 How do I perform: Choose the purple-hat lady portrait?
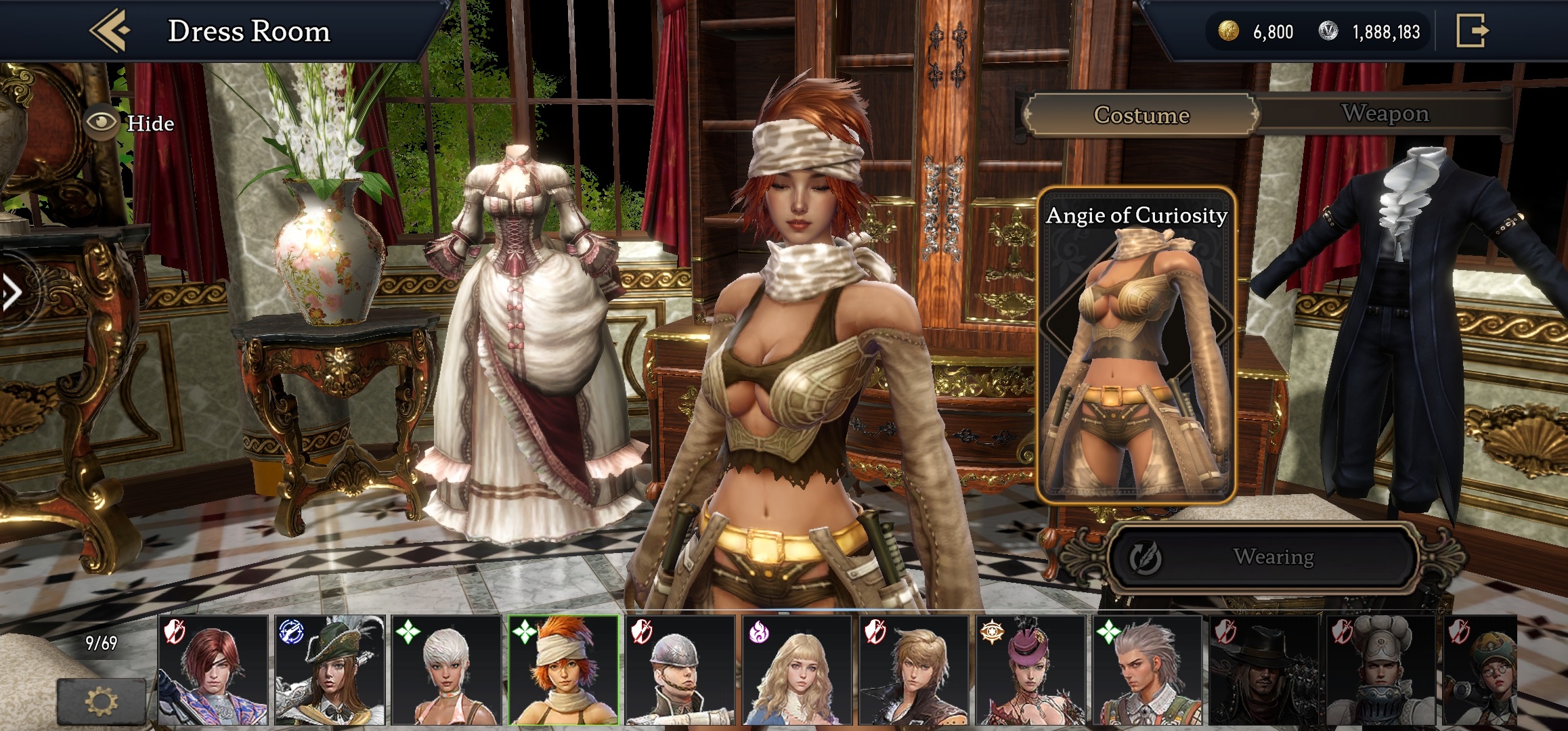[x=1030, y=670]
